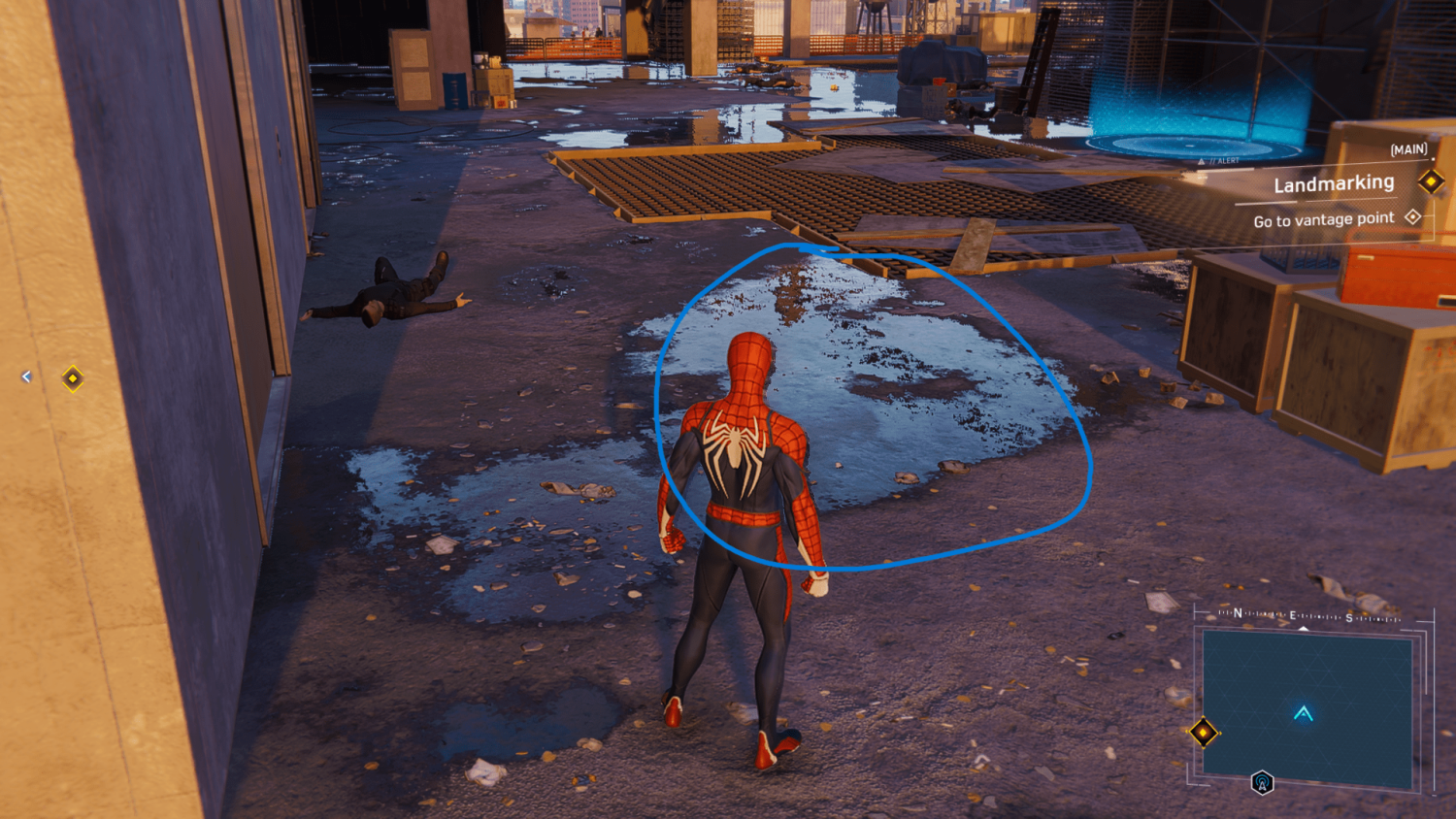Select the Landmarking main mission tracker
1456x819 pixels.
pos(1334,183)
